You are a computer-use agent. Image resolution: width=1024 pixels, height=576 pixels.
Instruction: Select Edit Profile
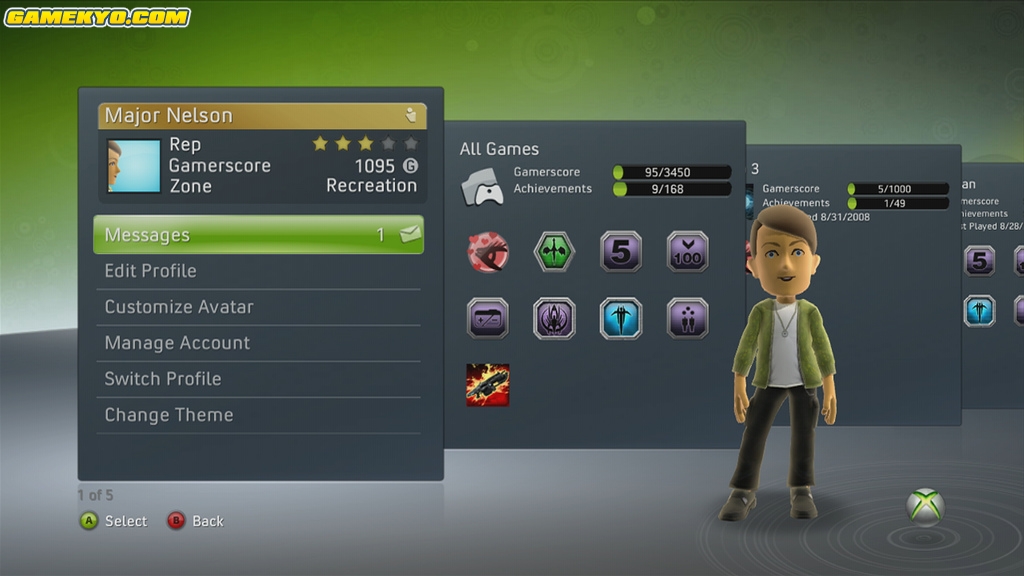point(258,271)
